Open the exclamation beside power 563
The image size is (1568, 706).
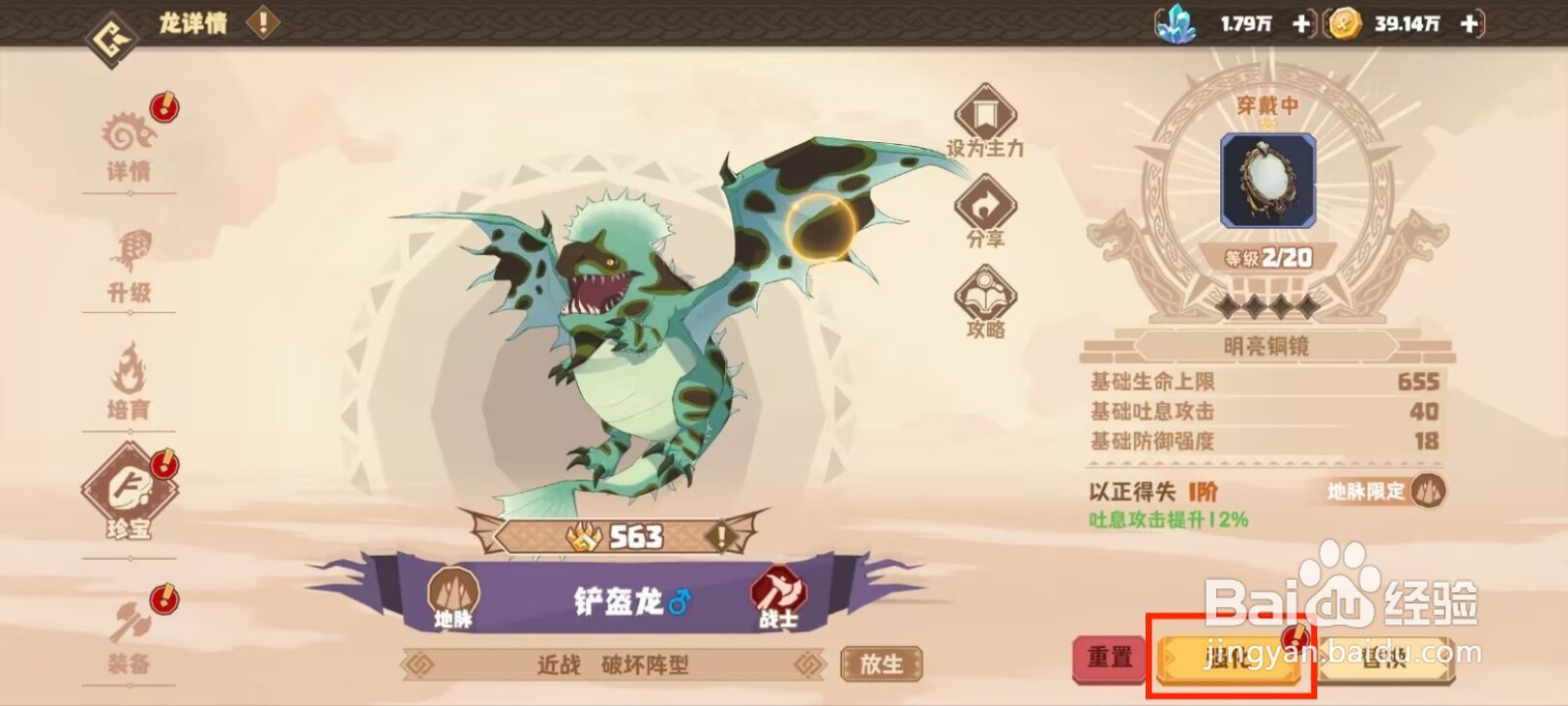pyautogui.click(x=721, y=535)
